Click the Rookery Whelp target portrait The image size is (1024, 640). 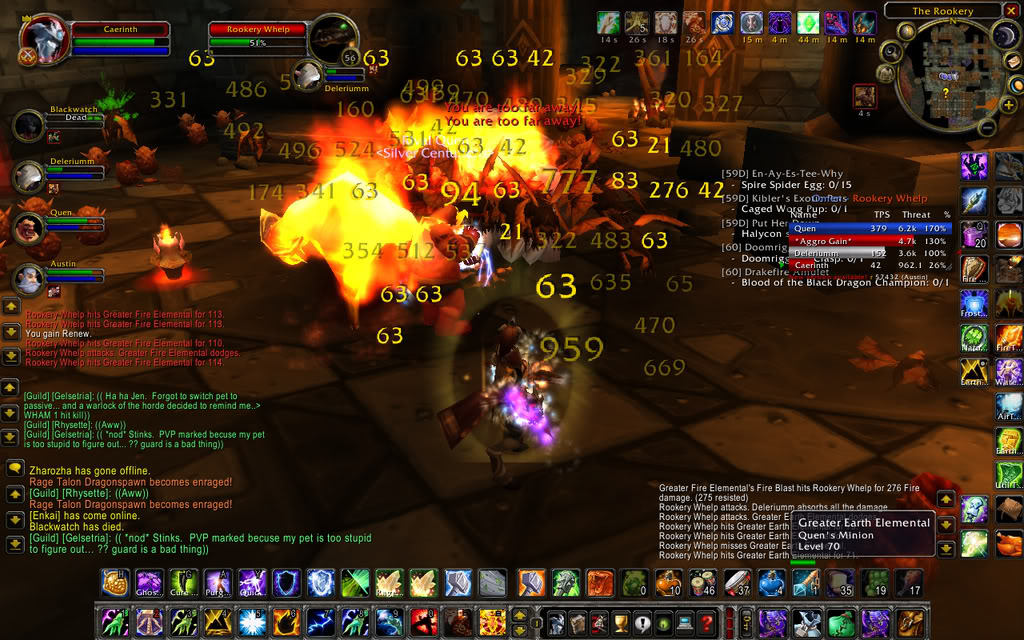coord(333,40)
